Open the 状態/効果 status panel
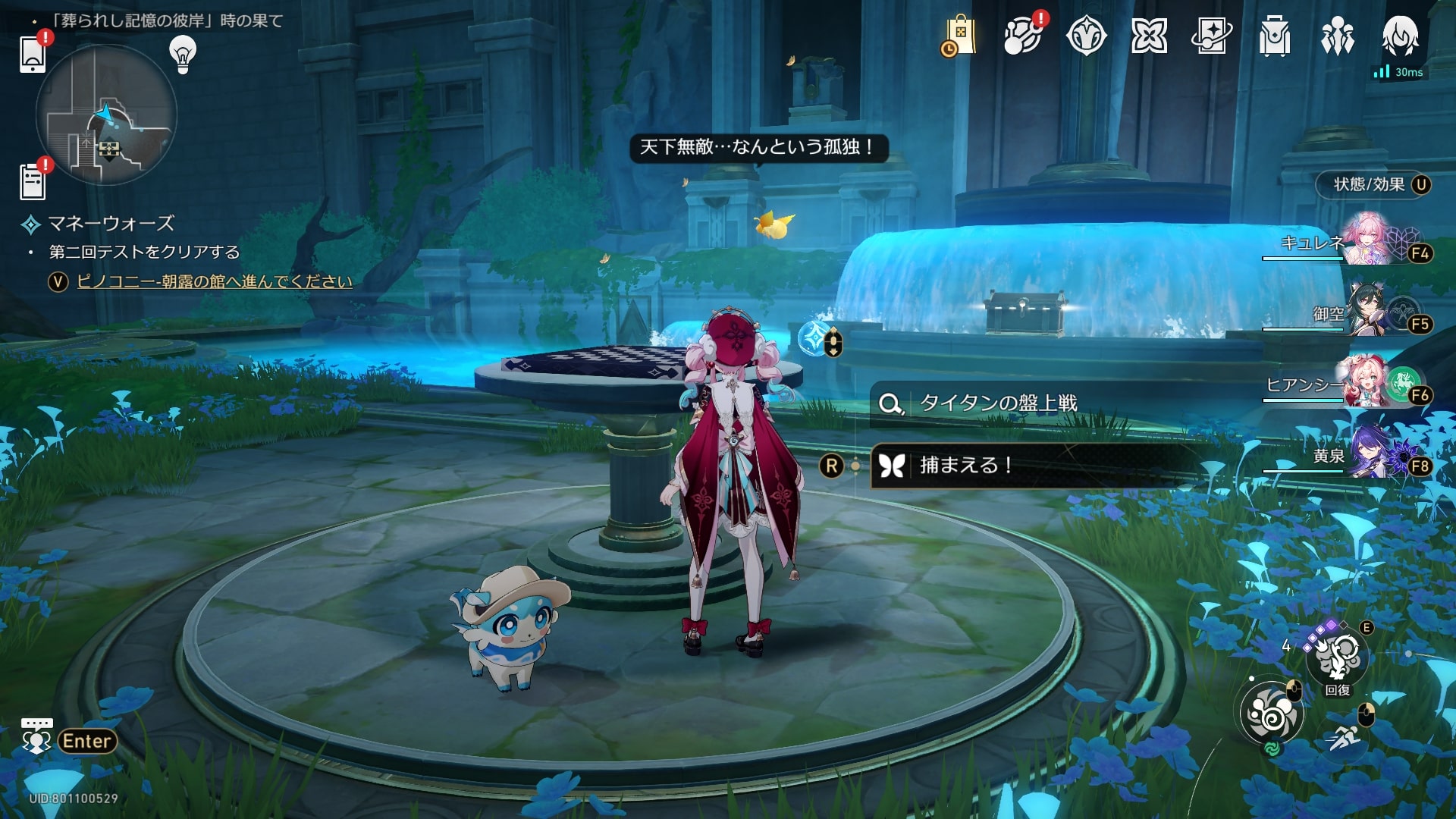Image resolution: width=1456 pixels, height=819 pixels. 1373,184
